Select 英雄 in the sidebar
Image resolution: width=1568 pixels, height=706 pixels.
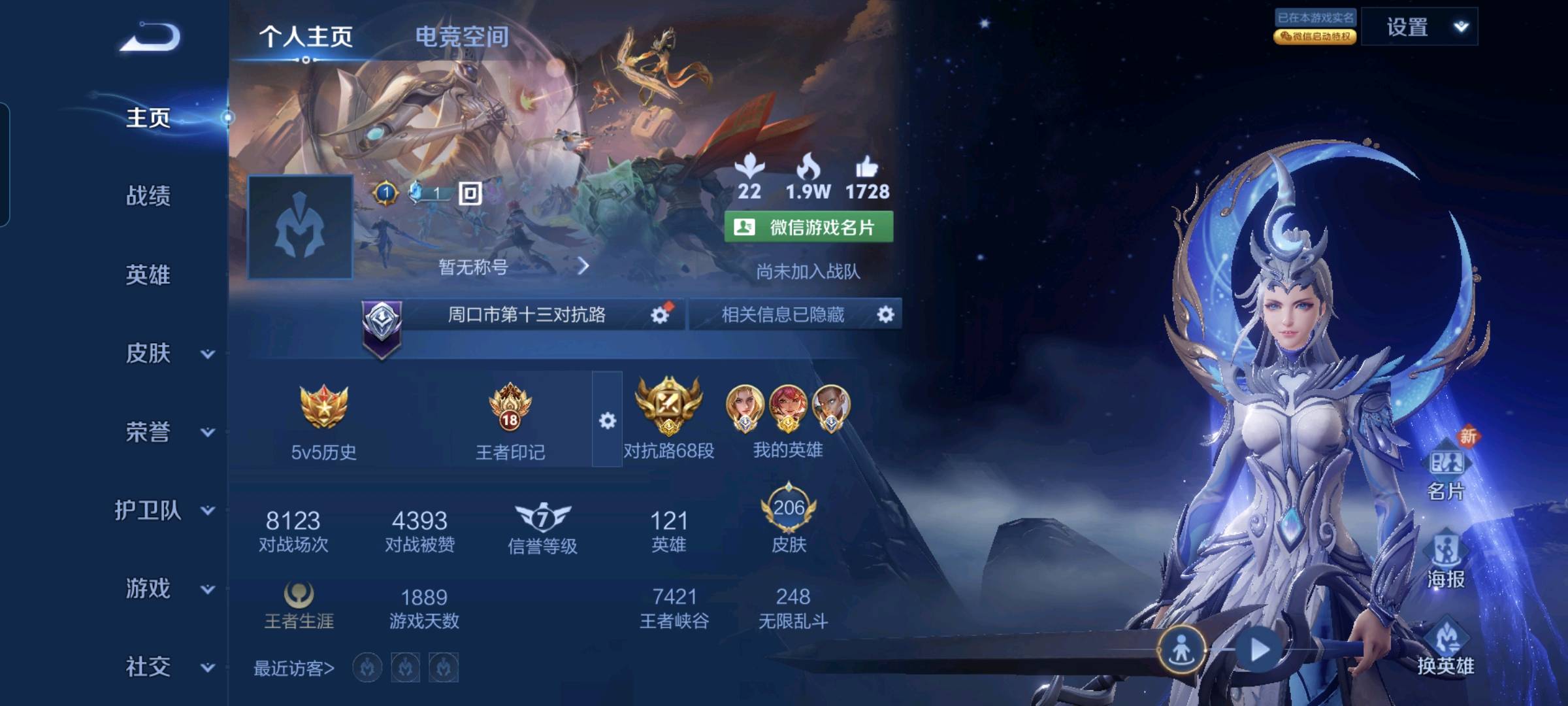pyautogui.click(x=148, y=275)
